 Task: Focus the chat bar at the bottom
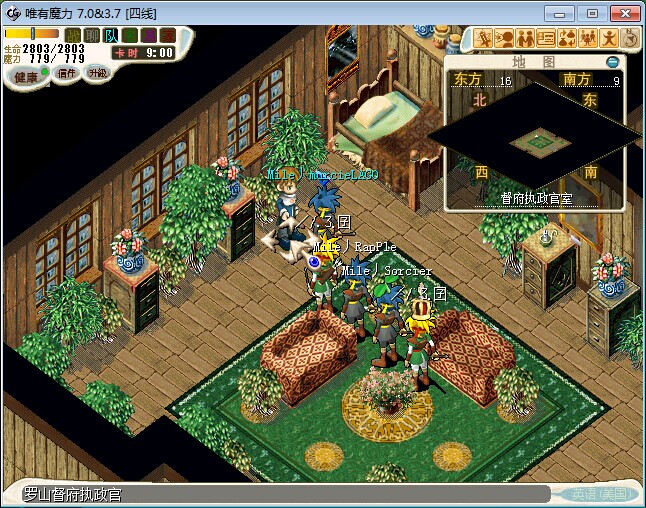(x=280, y=494)
